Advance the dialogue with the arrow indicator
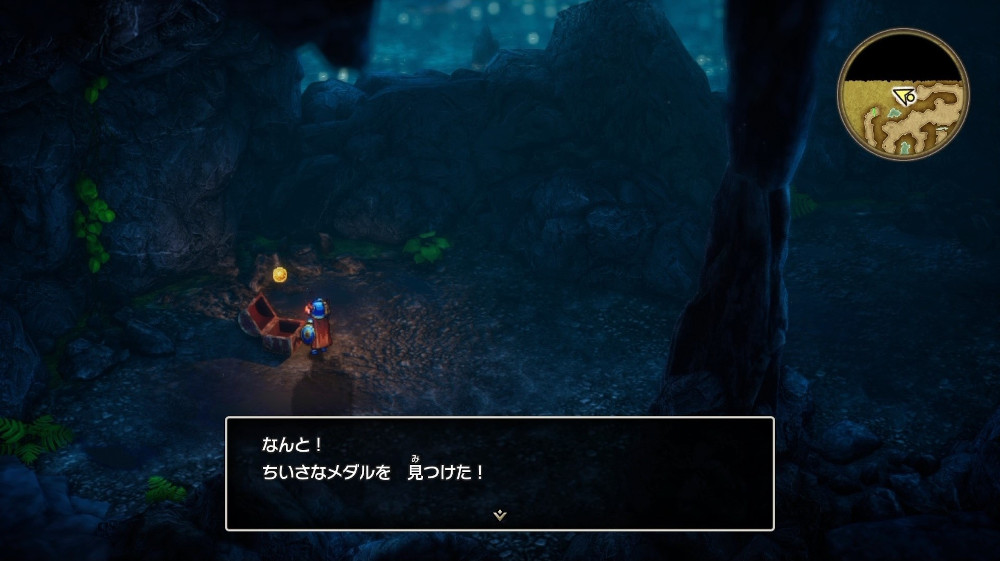 500,515
